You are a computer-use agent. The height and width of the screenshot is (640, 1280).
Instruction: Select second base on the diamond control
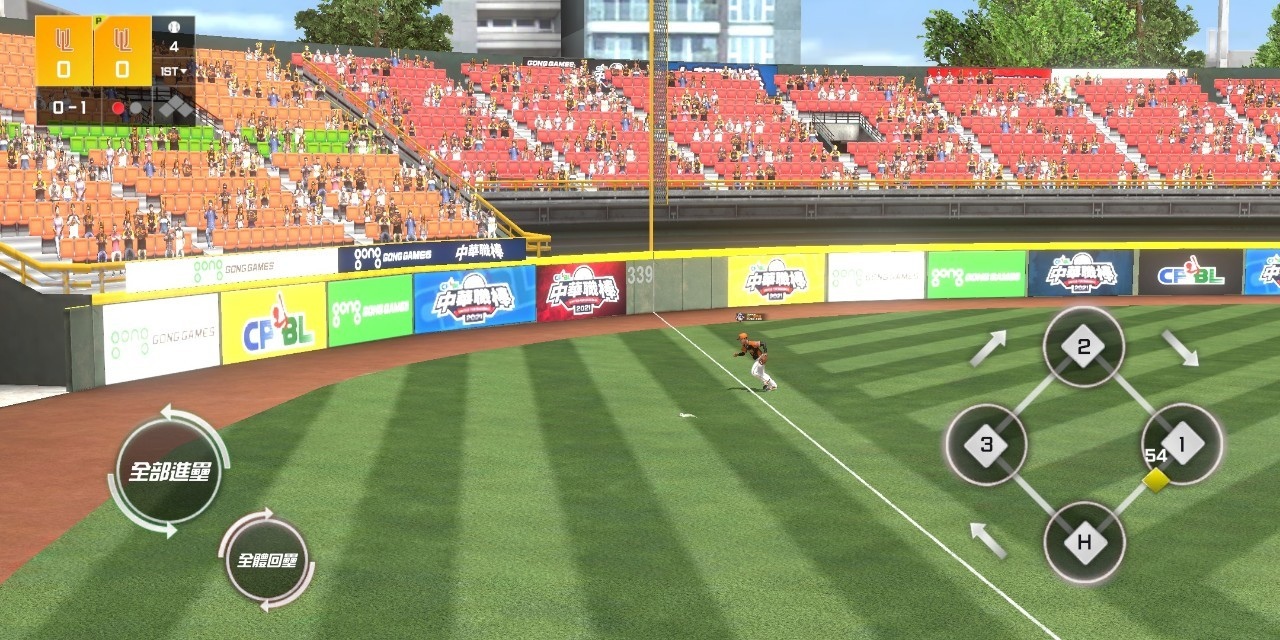coord(1083,347)
